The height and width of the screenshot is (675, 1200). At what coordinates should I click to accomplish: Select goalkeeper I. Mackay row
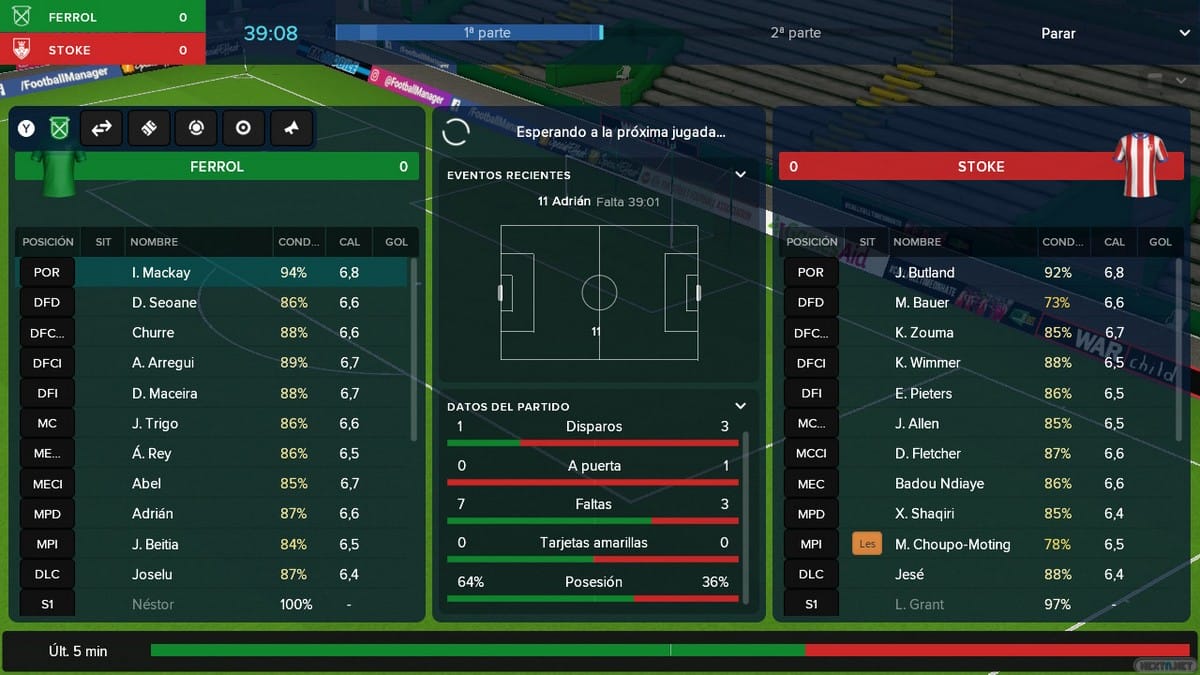[160, 272]
